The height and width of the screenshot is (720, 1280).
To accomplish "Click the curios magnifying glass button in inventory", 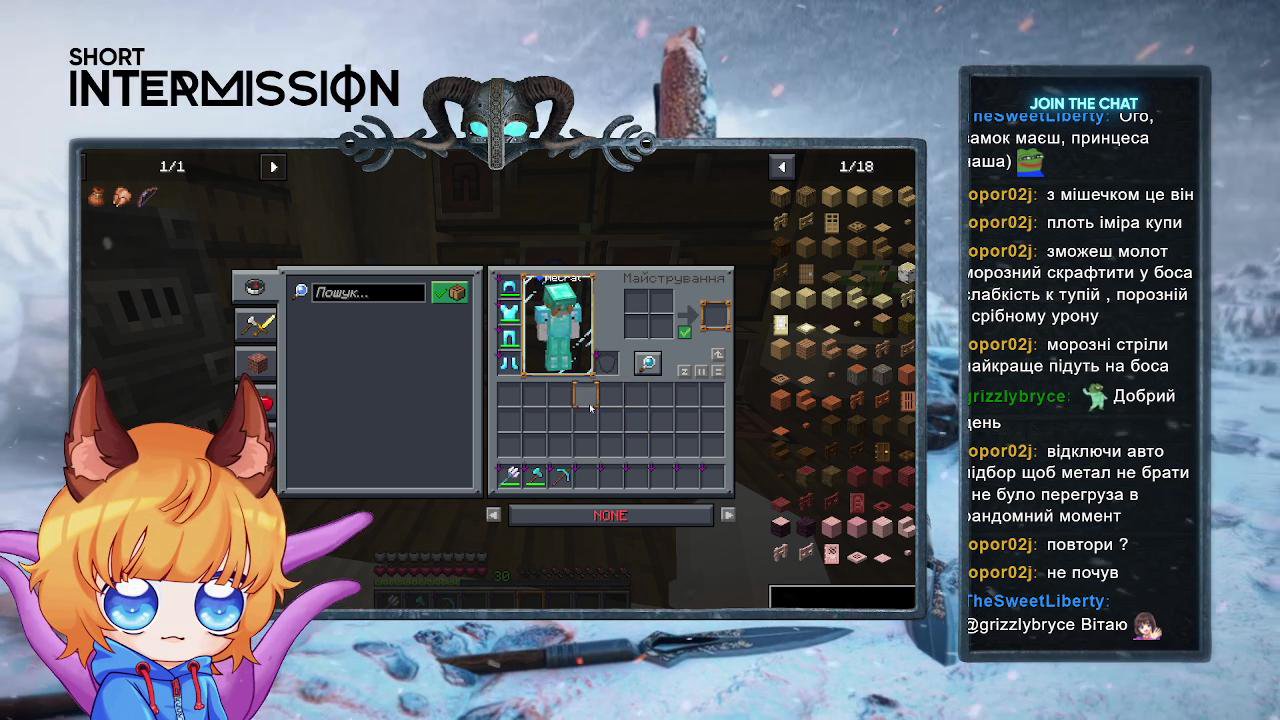I will [648, 363].
